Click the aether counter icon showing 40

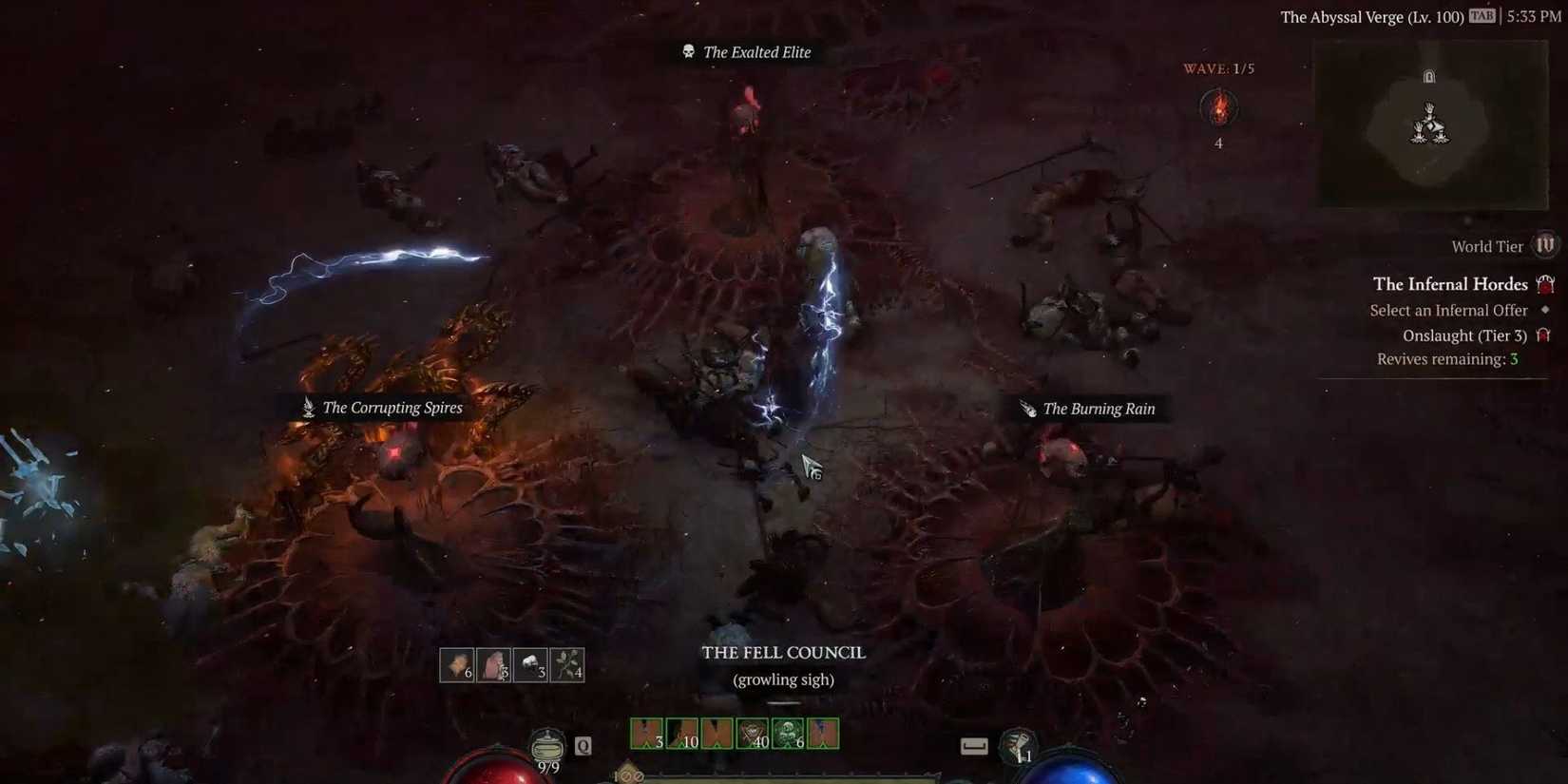(754, 732)
